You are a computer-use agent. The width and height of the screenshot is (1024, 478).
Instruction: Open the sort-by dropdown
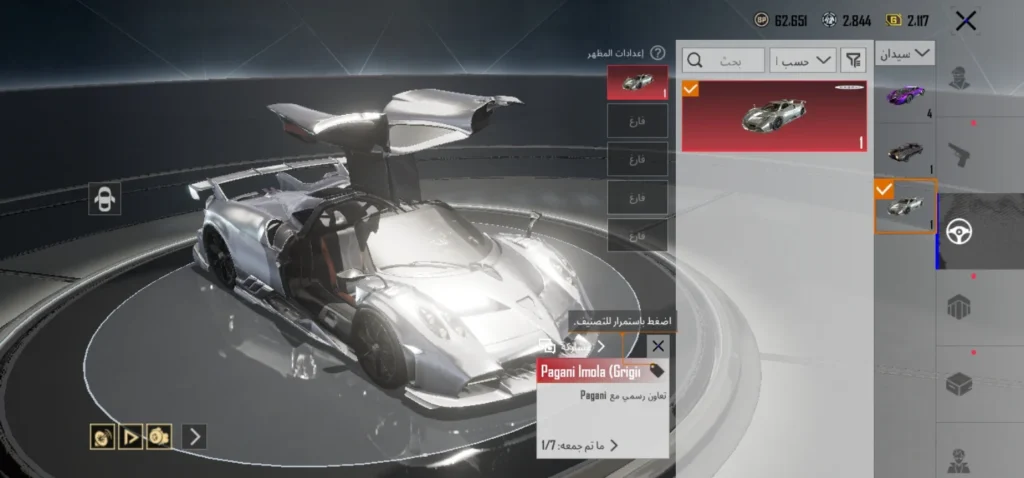pos(804,61)
